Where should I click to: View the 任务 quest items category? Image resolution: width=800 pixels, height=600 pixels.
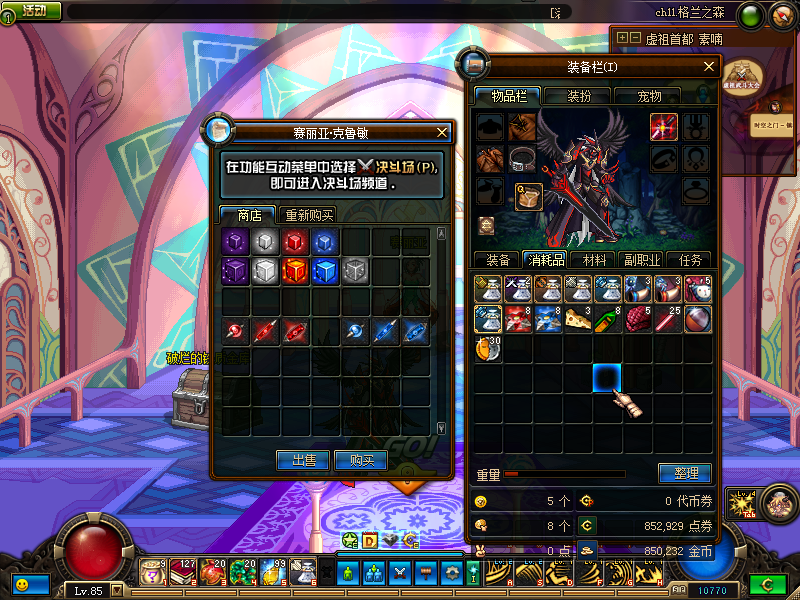point(690,260)
